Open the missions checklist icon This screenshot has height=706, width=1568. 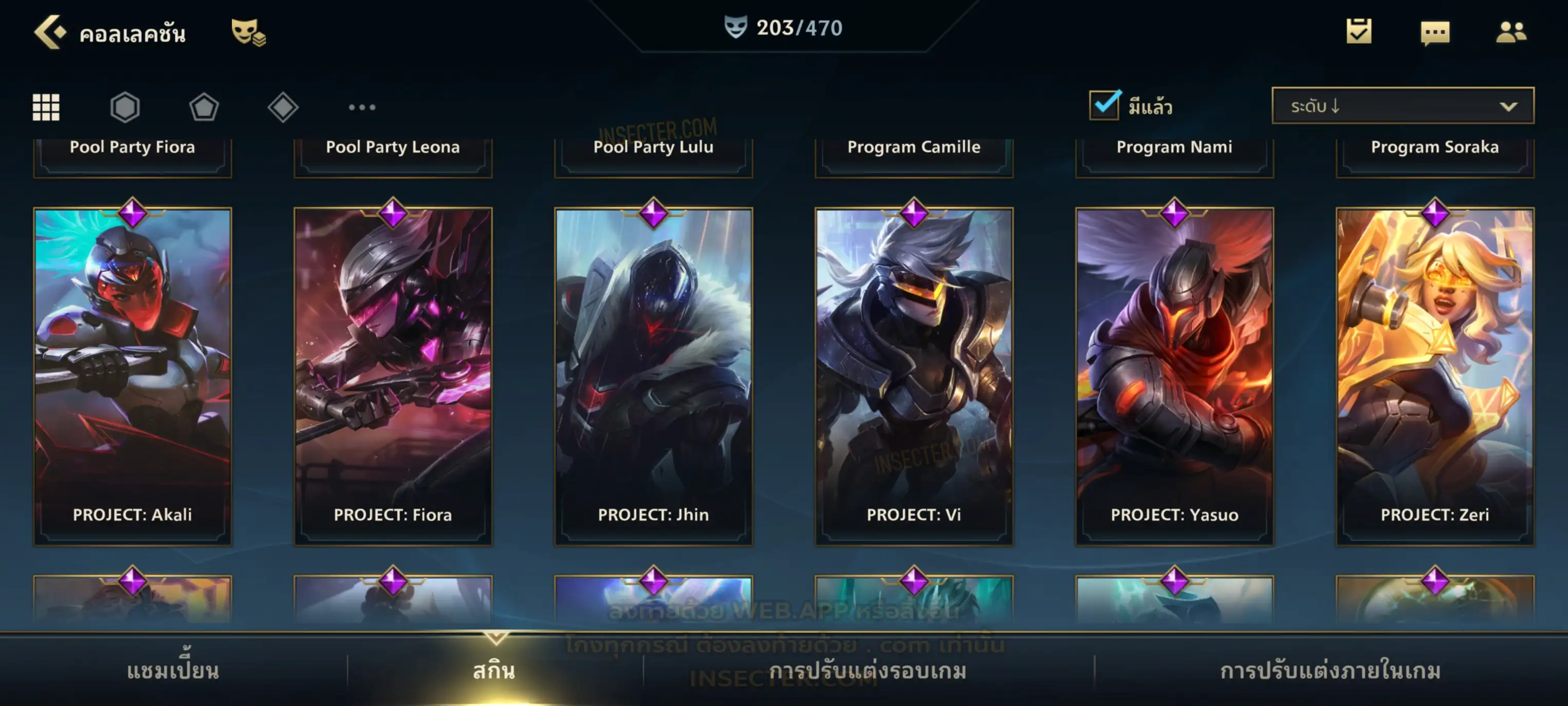1359,32
